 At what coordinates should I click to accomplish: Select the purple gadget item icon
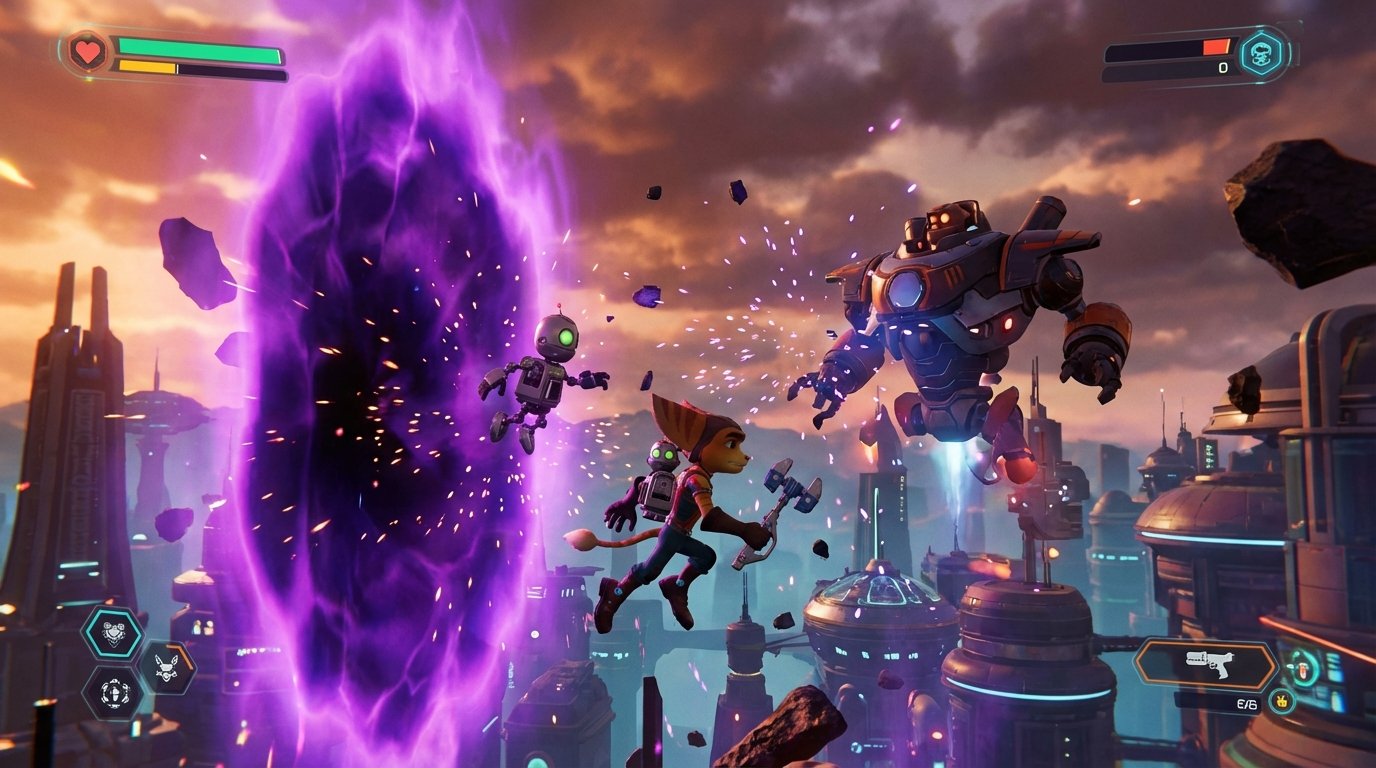(113, 693)
